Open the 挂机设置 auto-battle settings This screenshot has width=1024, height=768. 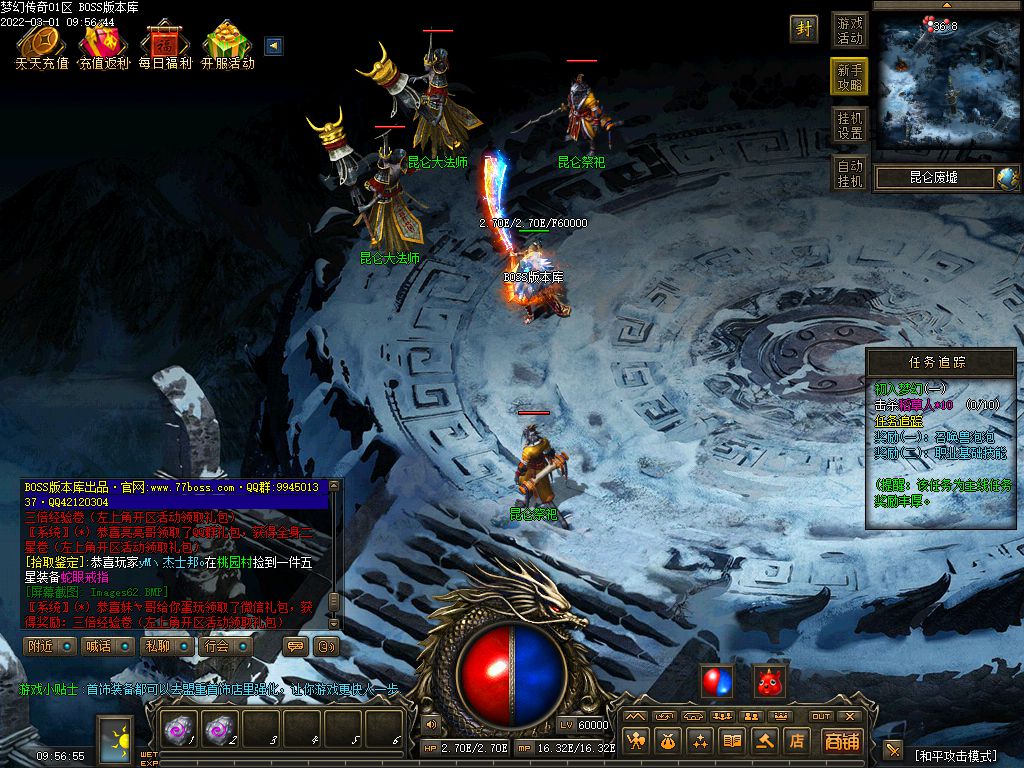pos(850,125)
